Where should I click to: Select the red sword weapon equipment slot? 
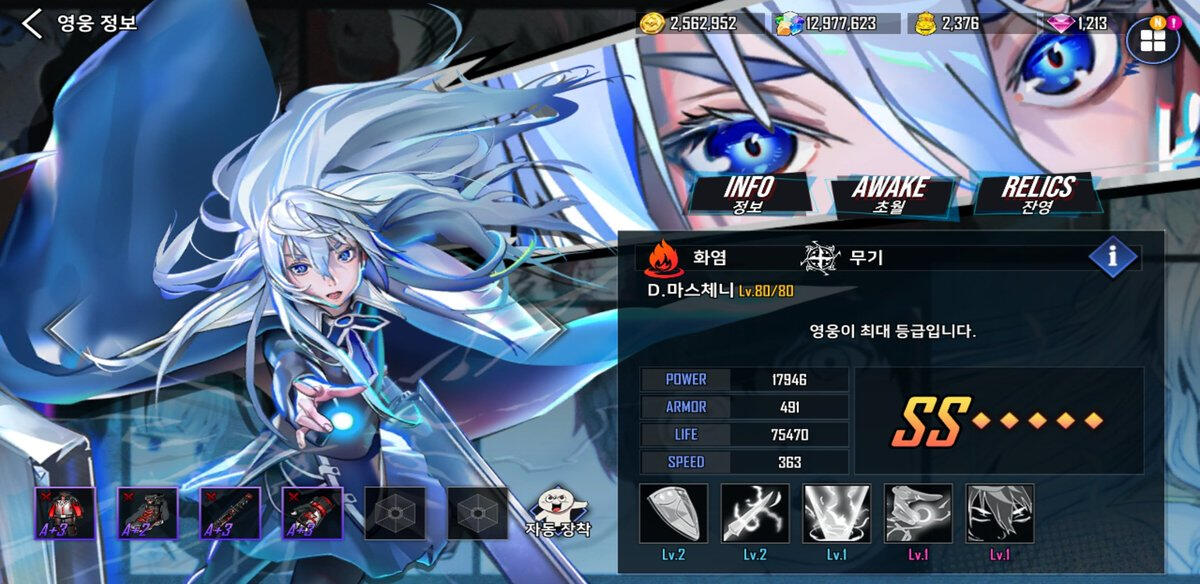[230, 514]
